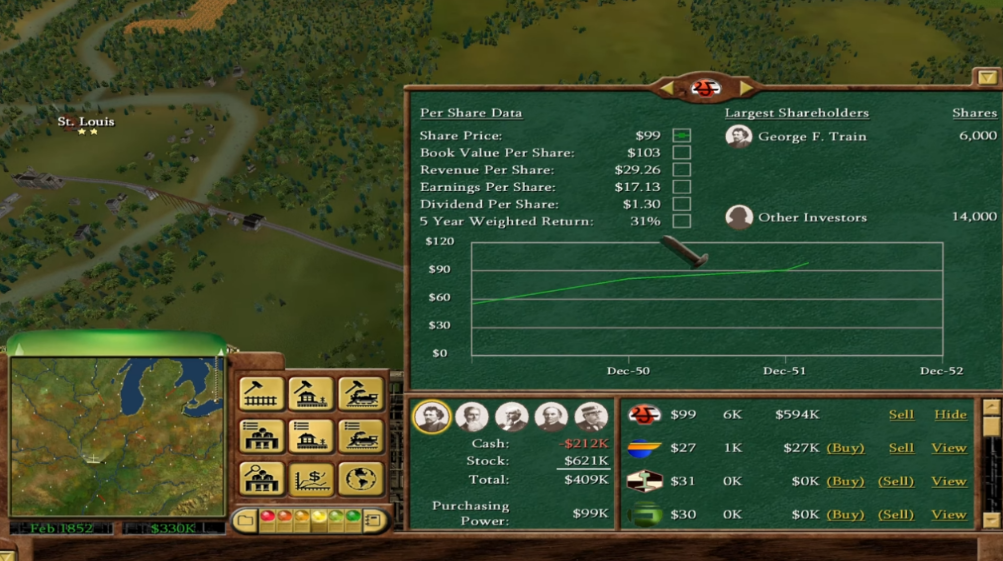Click the minimap of the Great Lakes
Viewport: 1003px width, 561px height.
(117, 435)
